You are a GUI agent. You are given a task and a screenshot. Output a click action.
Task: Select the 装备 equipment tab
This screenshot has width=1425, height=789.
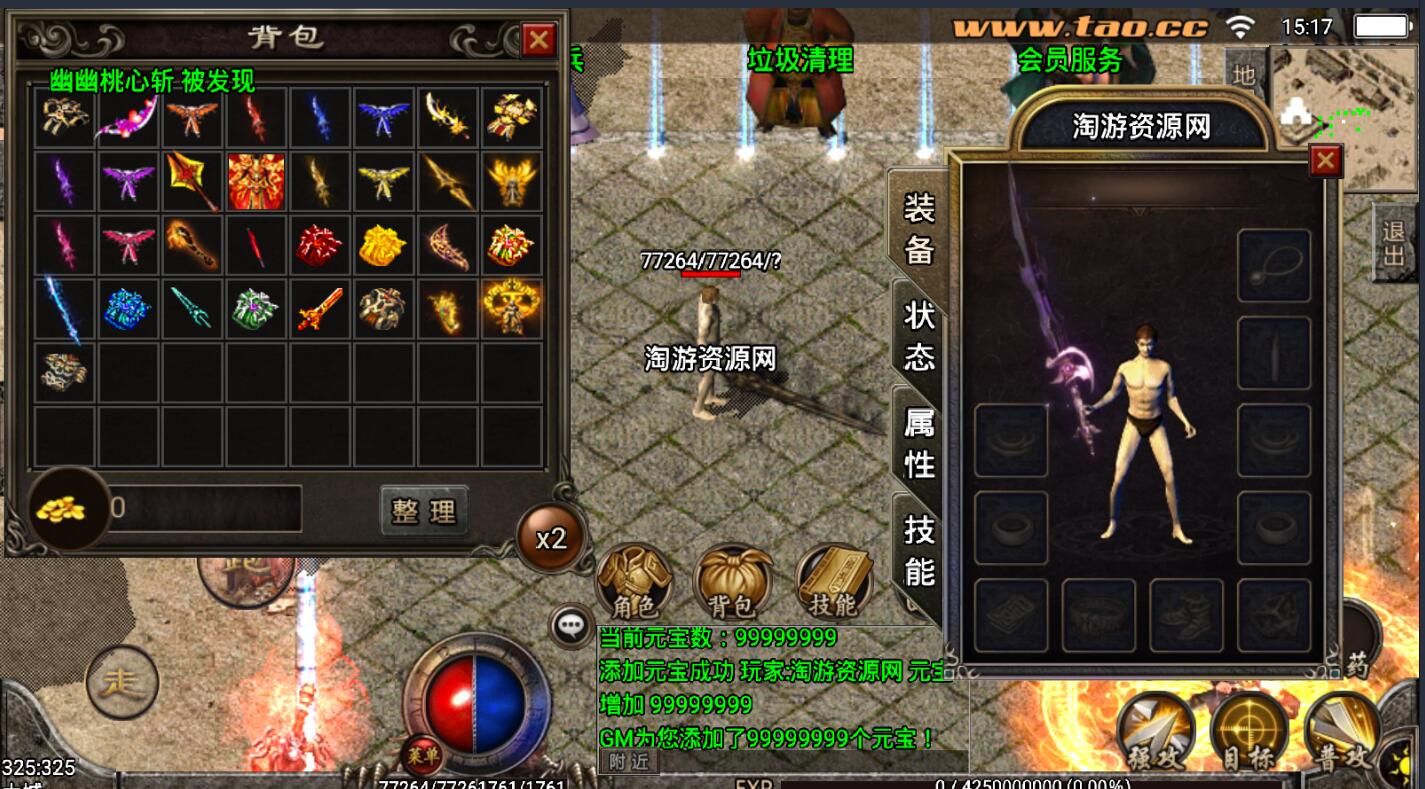(918, 228)
